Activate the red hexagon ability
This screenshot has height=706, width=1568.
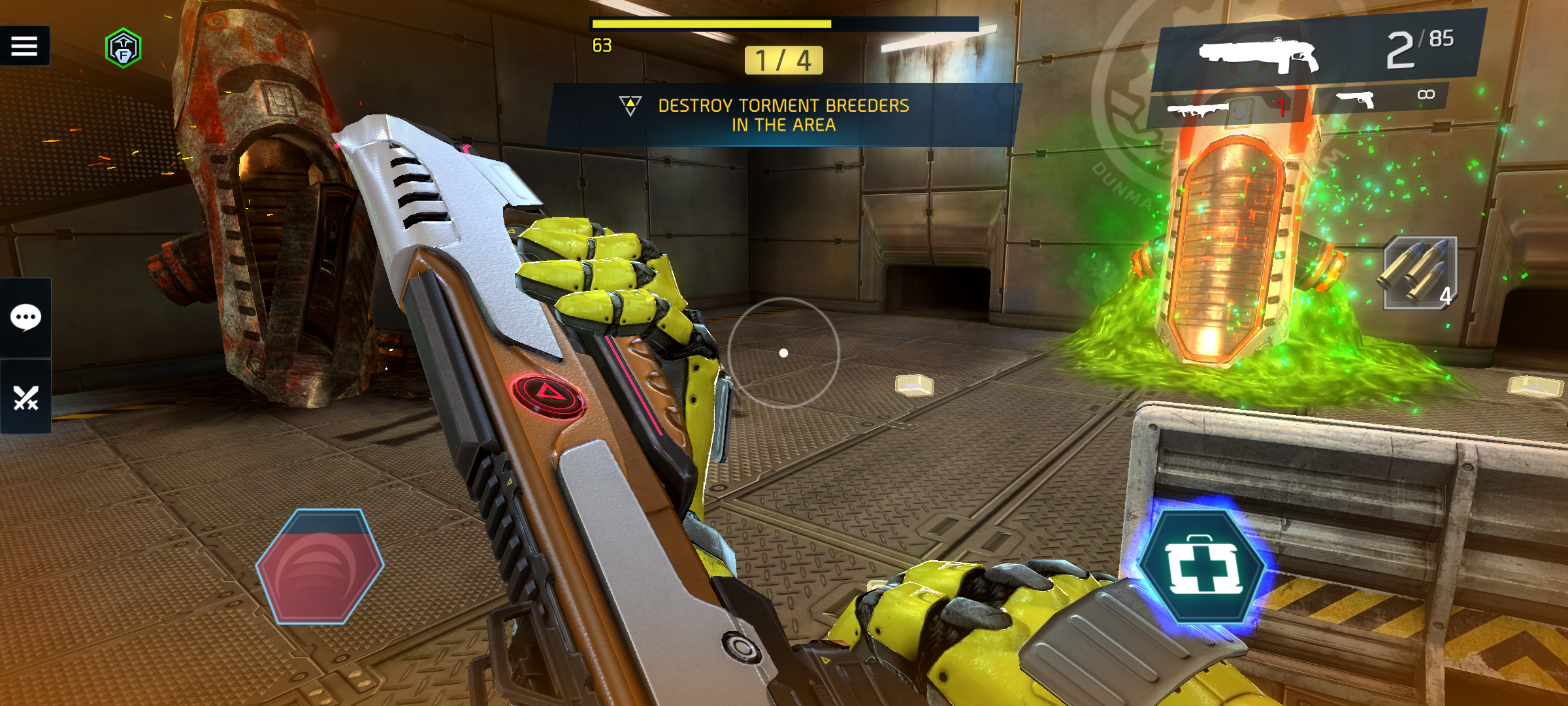tap(320, 566)
